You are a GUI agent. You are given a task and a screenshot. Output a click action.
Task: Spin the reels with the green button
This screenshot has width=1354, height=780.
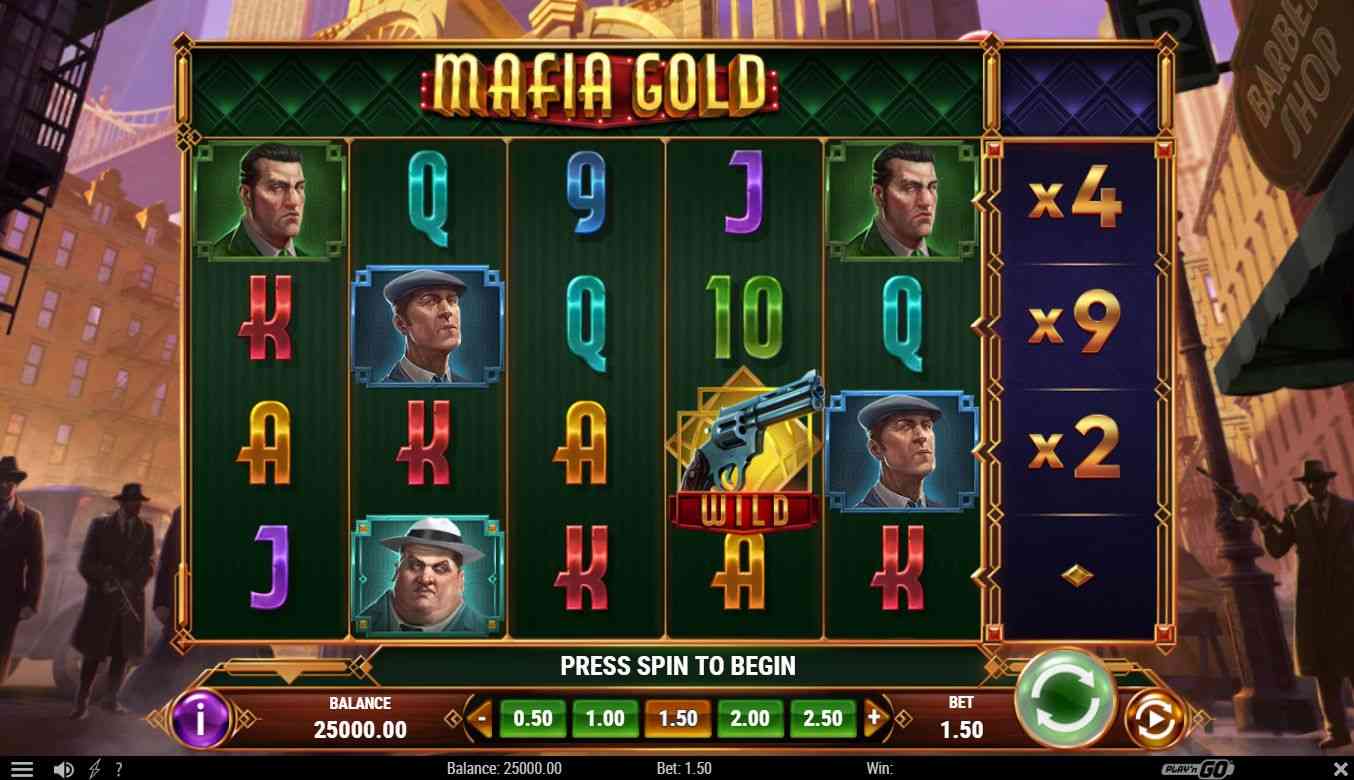click(1064, 696)
